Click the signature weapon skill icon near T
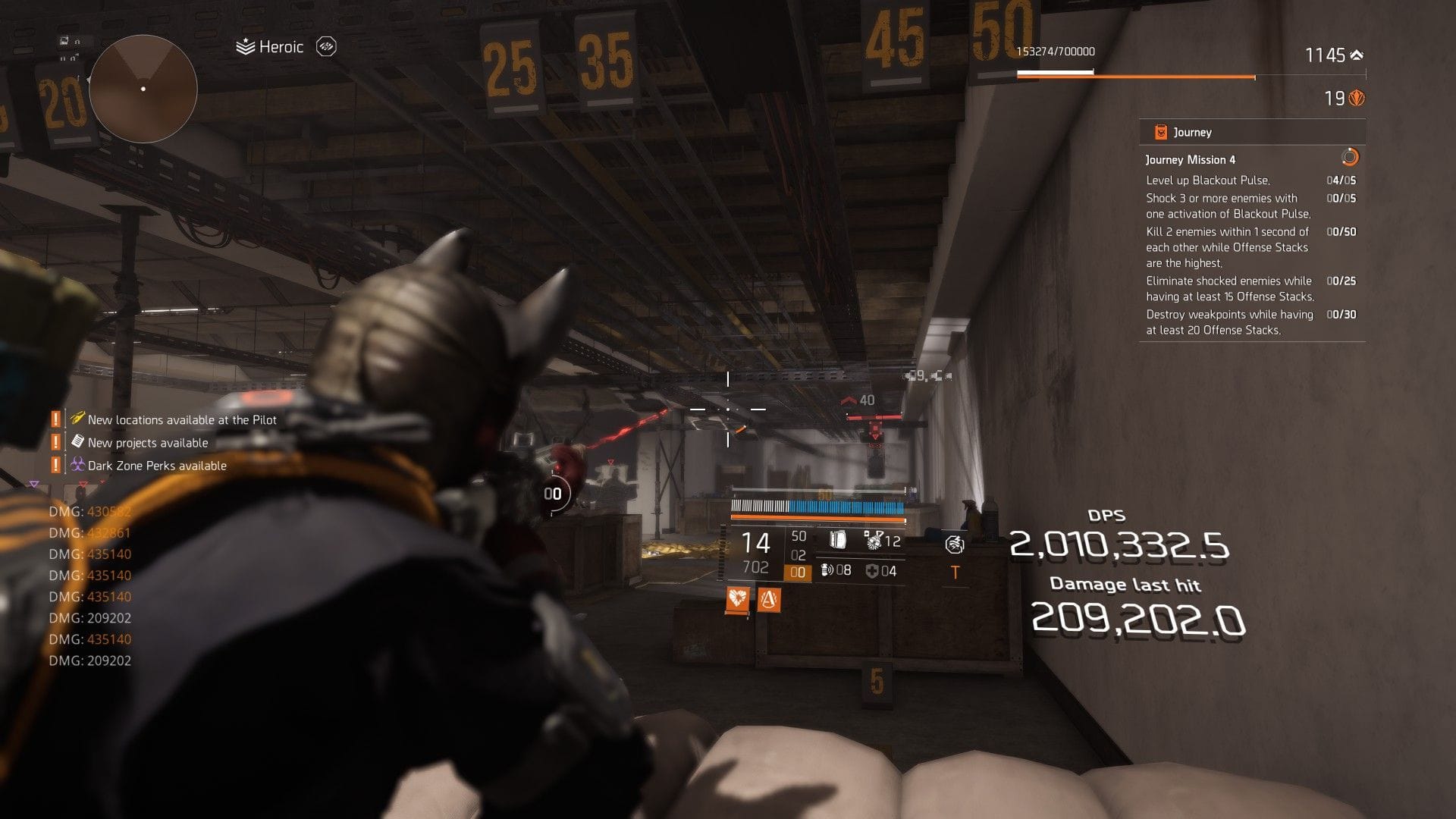The image size is (1456, 819). click(956, 544)
